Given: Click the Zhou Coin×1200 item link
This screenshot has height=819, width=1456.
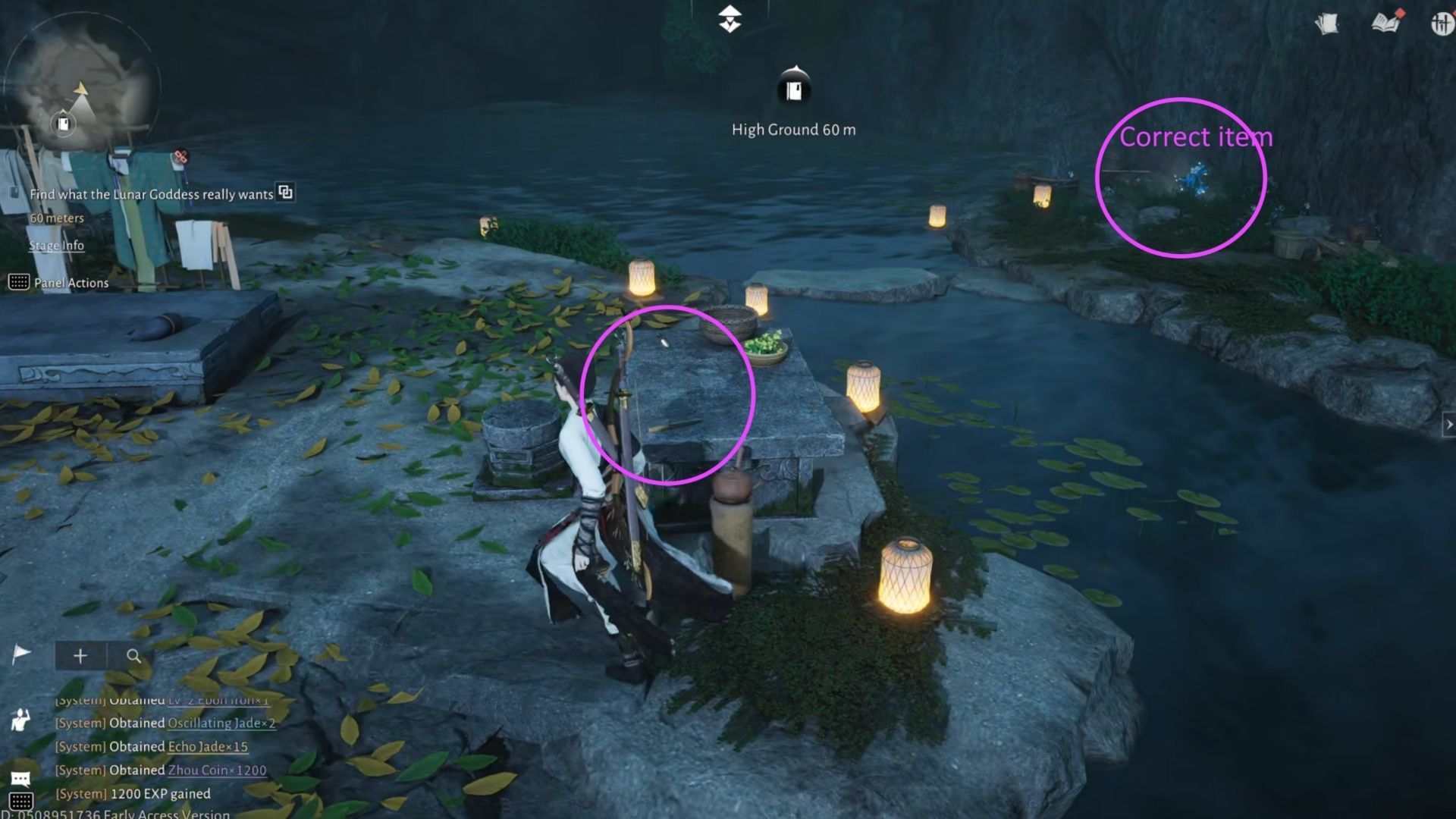Looking at the screenshot, I should point(217,770).
